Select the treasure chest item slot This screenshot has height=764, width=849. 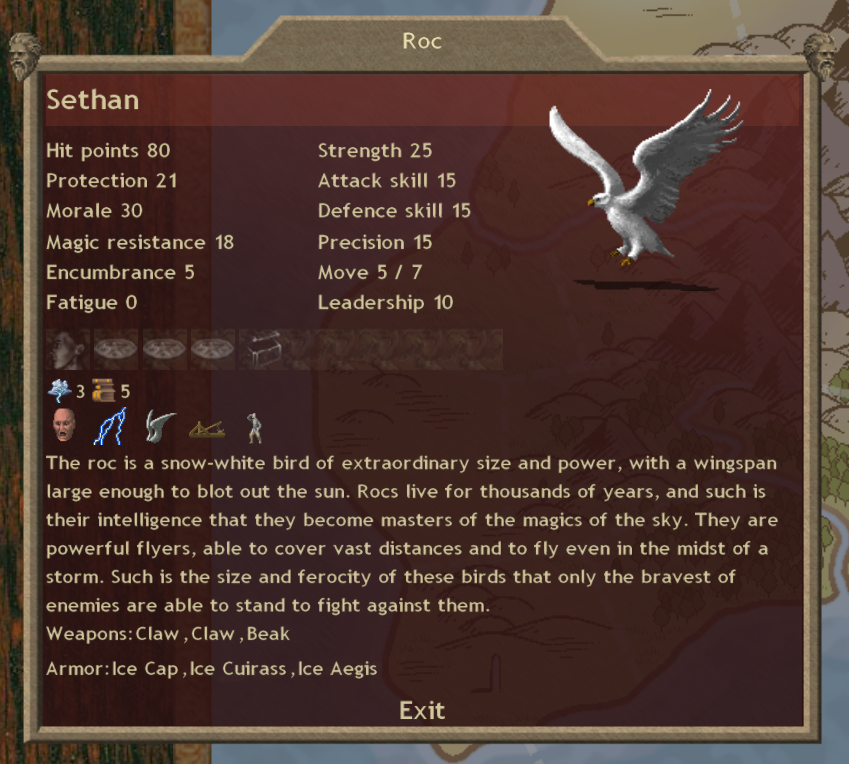point(261,350)
